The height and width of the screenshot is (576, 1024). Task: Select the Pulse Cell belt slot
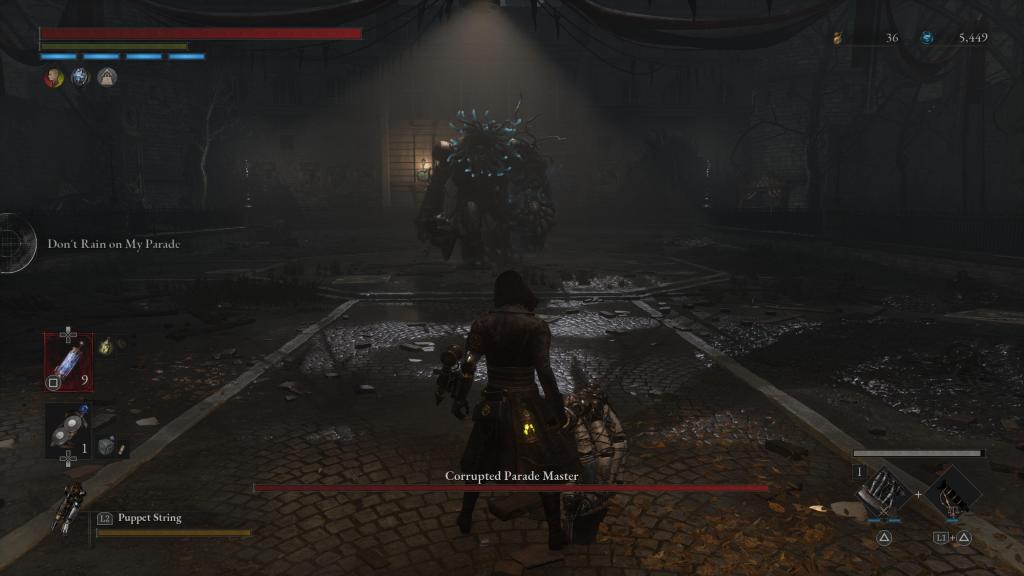tap(69, 361)
